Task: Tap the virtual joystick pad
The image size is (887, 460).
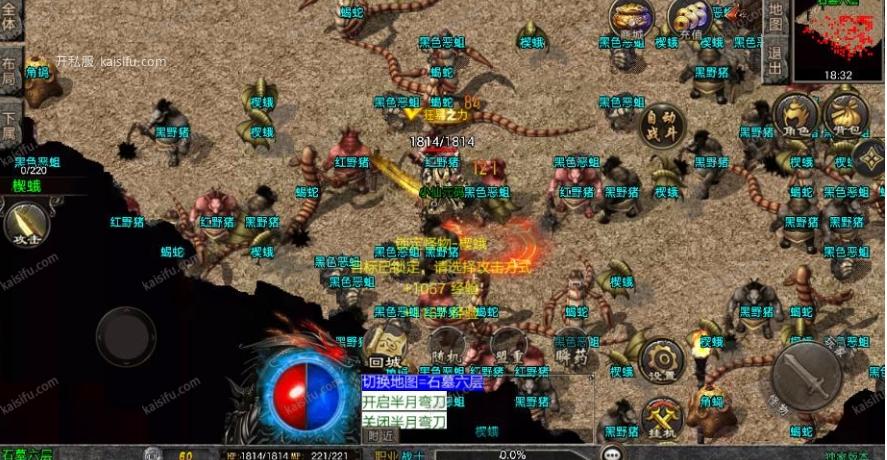Action: point(126,336)
